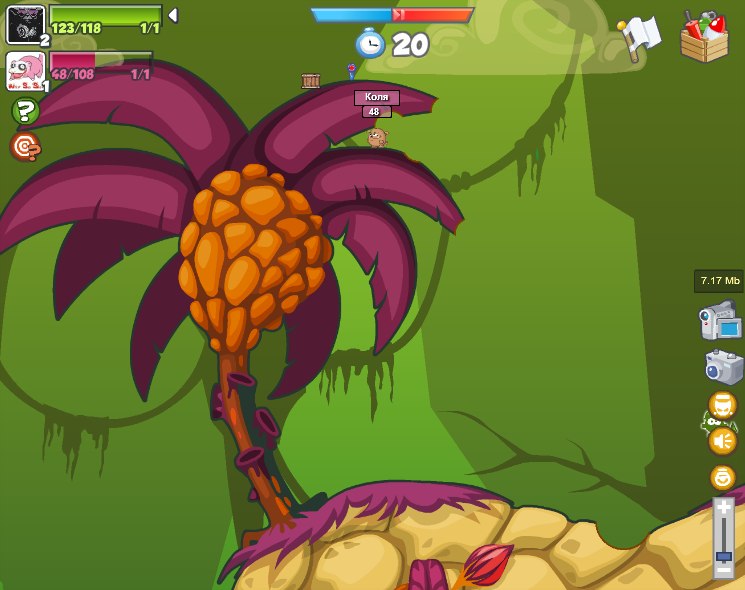This screenshot has height=590, width=745.
Task: Toggle sound with the speaker button
Action: coord(722,440)
